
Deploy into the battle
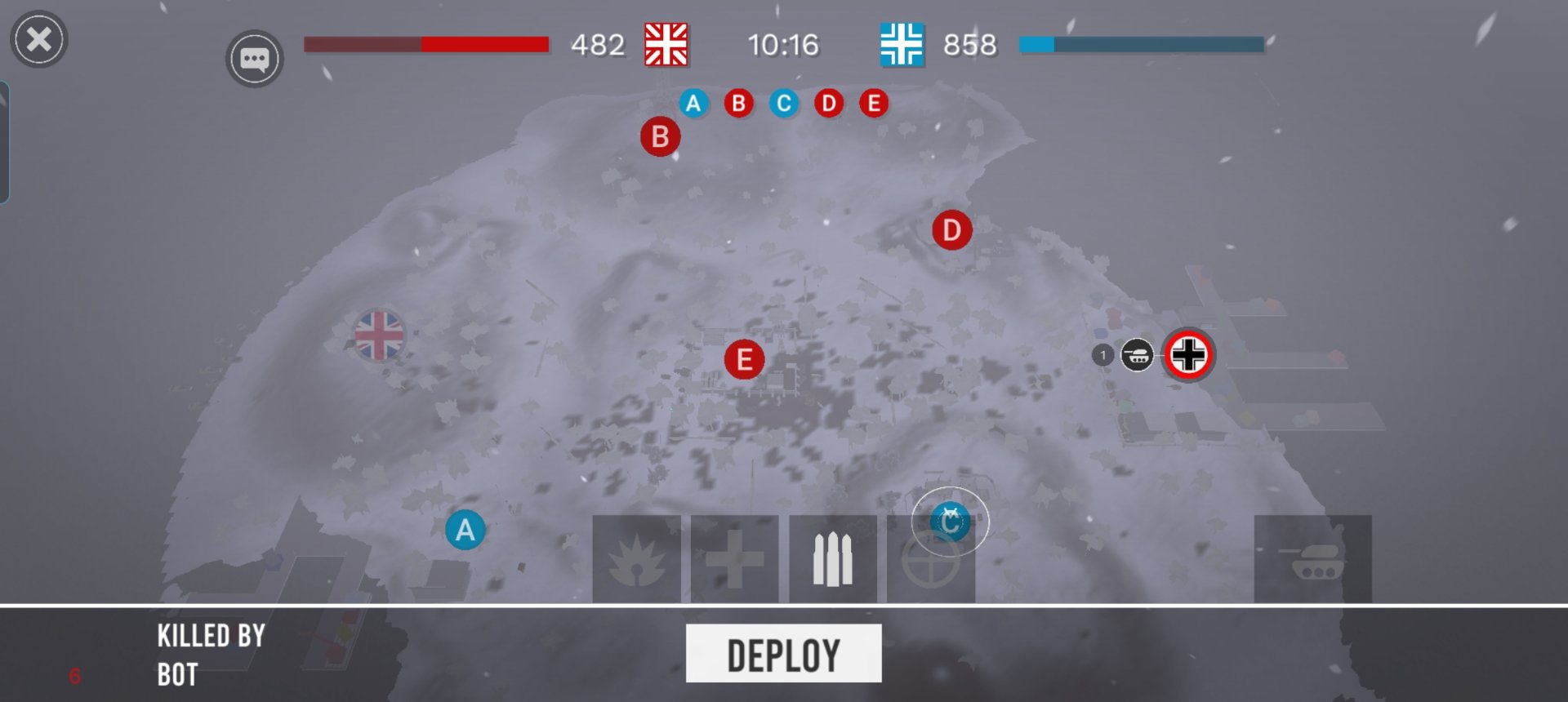click(783, 654)
